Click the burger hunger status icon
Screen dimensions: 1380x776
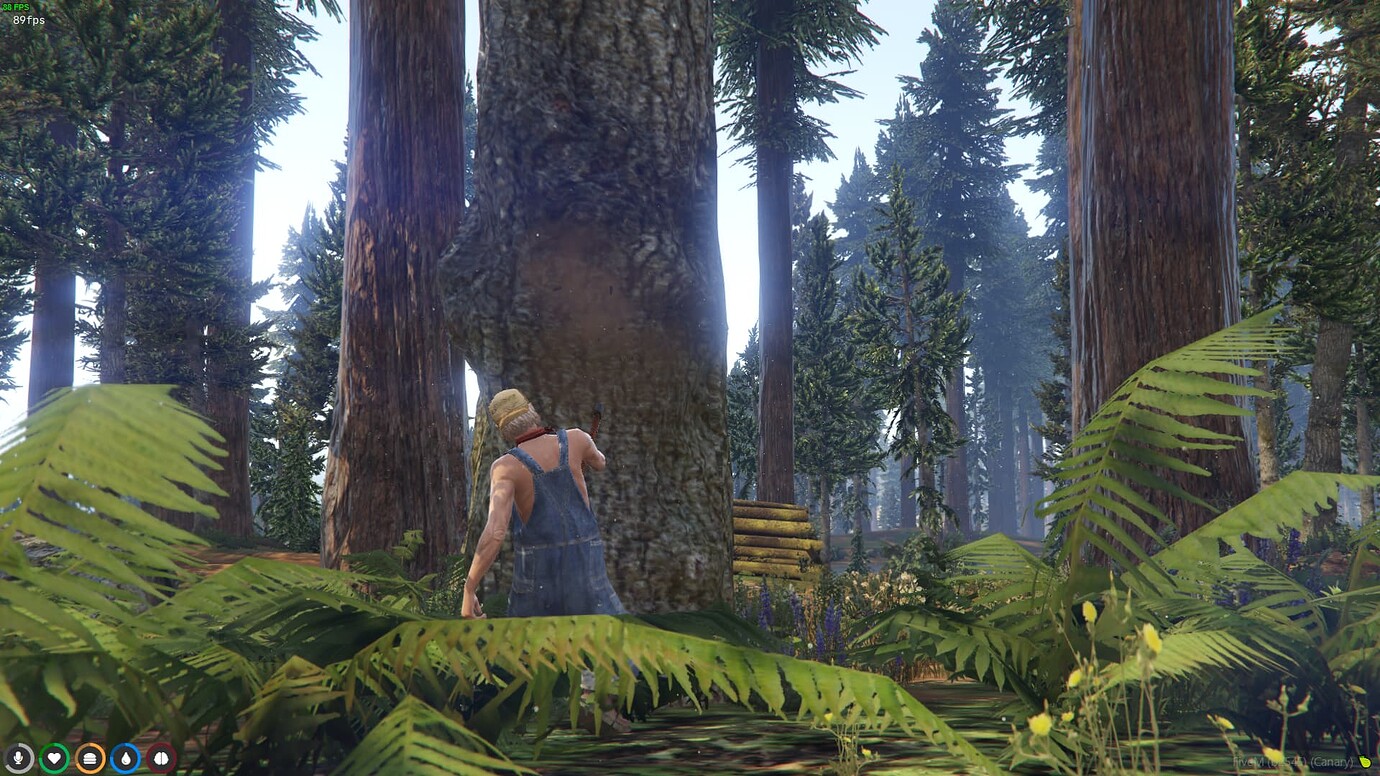90,758
